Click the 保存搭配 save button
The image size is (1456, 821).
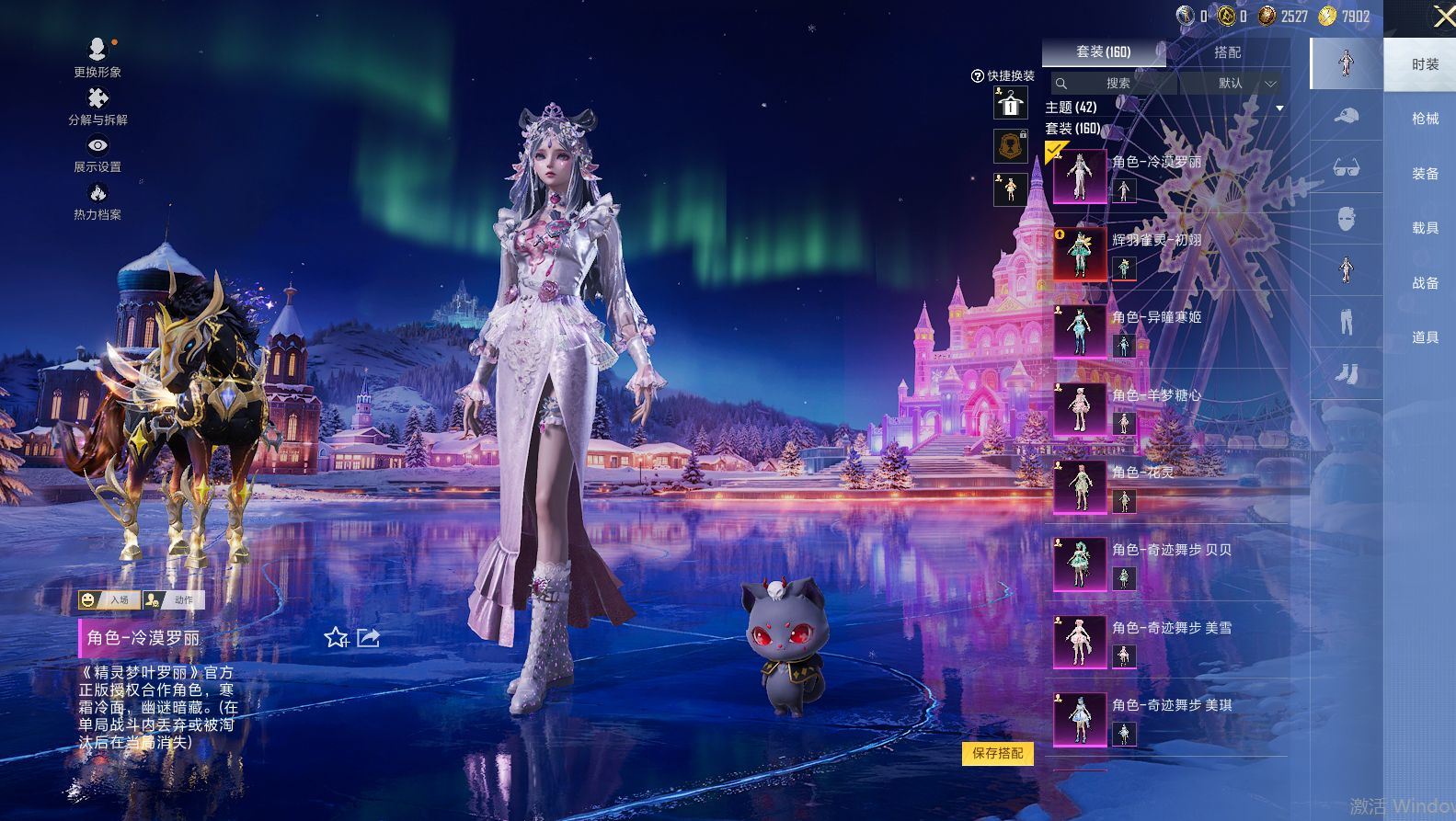(998, 753)
